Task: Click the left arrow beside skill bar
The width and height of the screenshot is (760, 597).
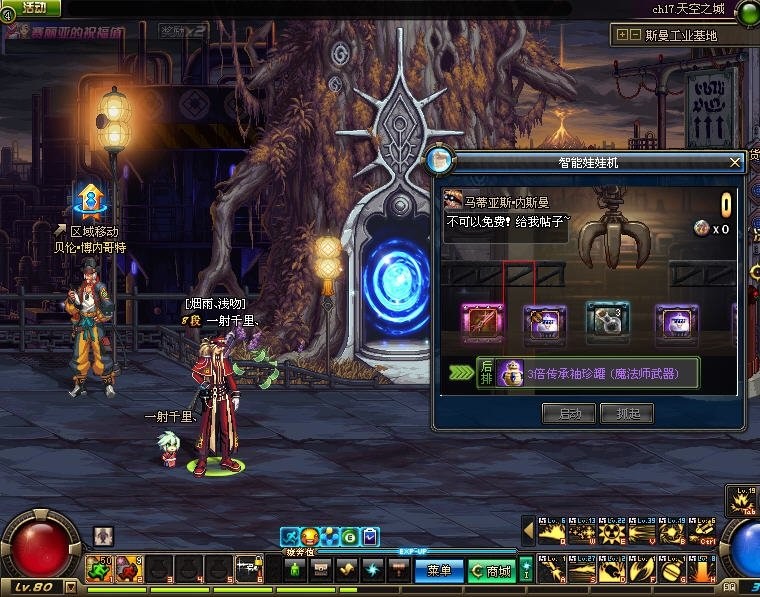Action: [529, 527]
